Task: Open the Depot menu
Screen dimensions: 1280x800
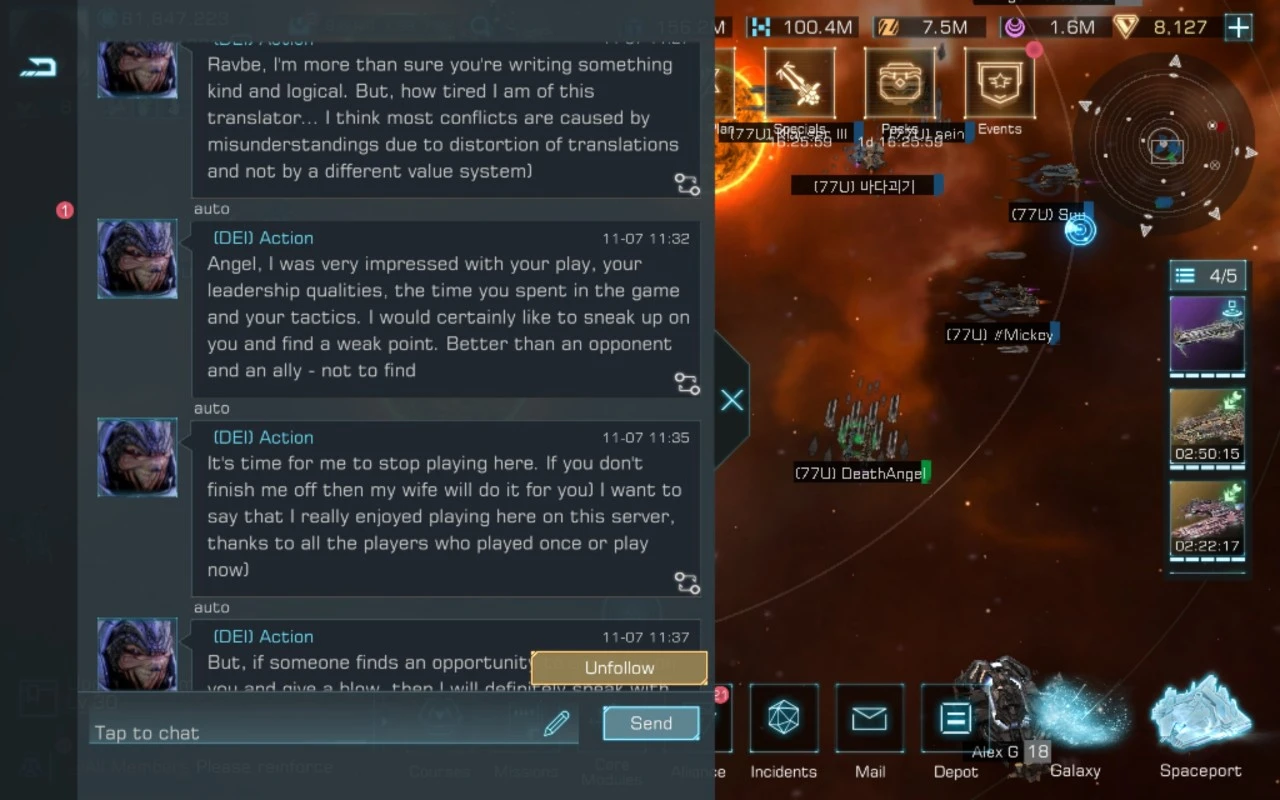Action: [955, 730]
